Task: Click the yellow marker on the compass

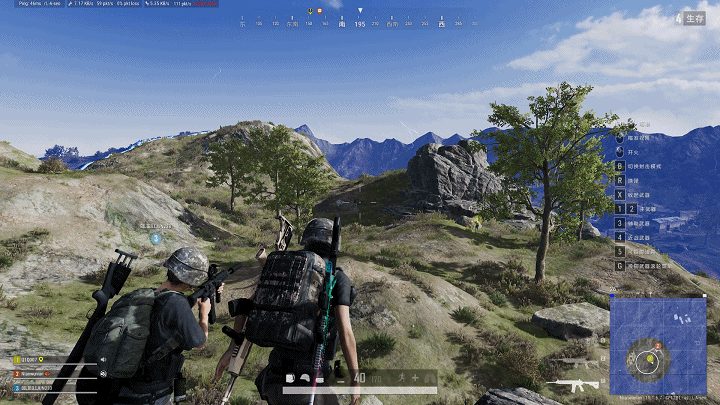Action: click(x=308, y=10)
